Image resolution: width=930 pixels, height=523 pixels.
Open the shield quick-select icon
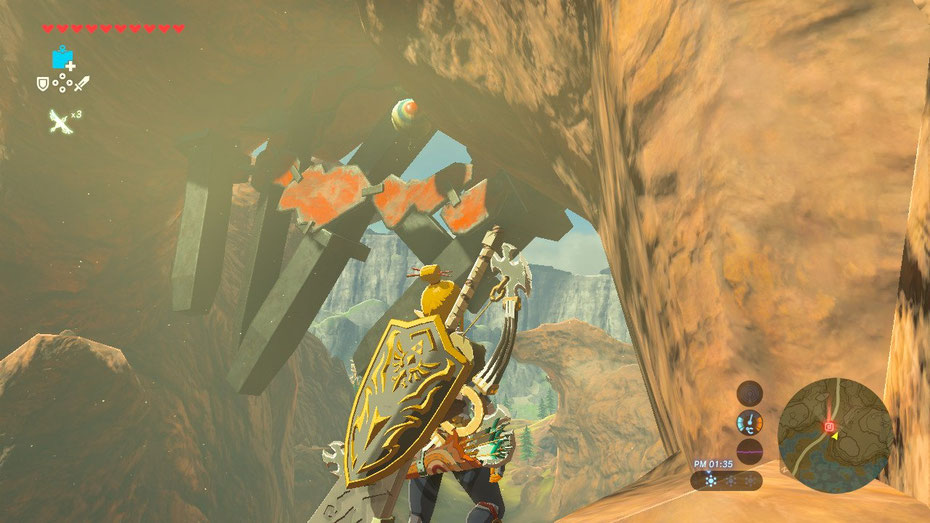click(43, 83)
